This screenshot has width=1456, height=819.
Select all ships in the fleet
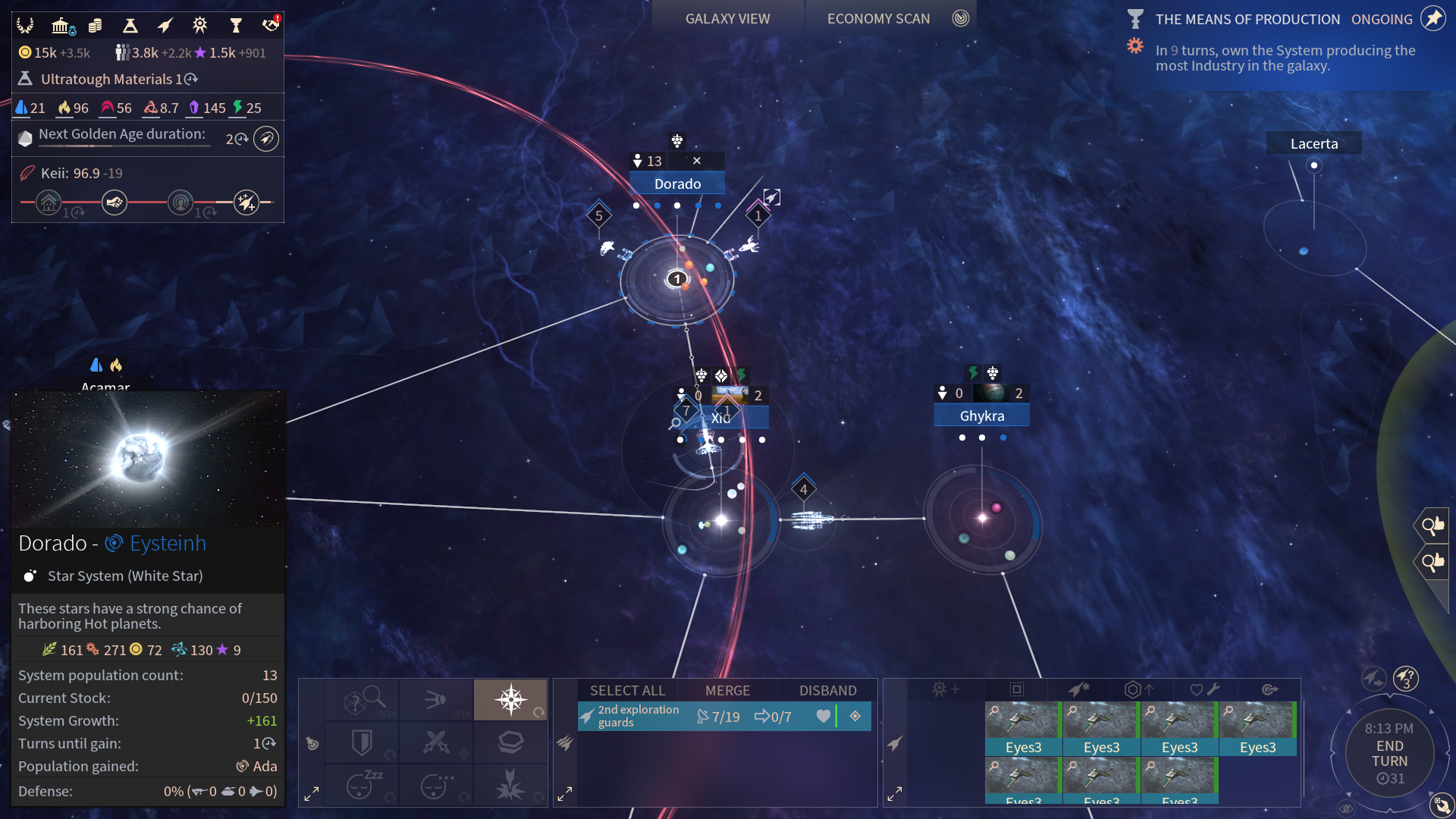coord(627,691)
